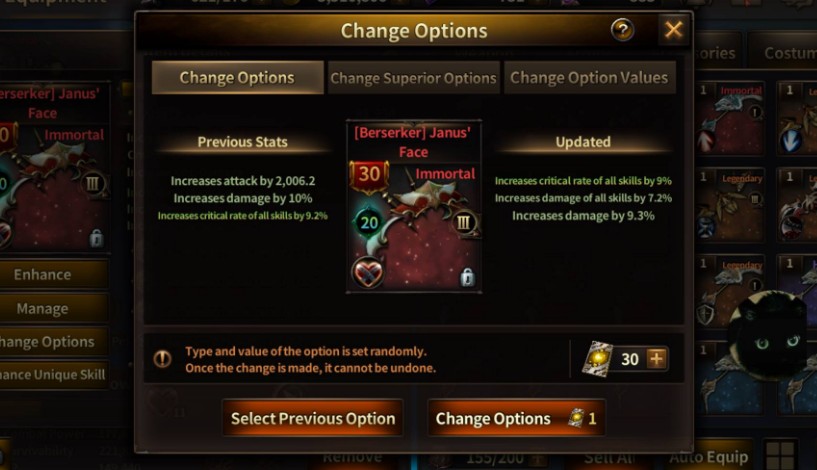Open the question mark help info
The height and width of the screenshot is (470, 817).
622,30
